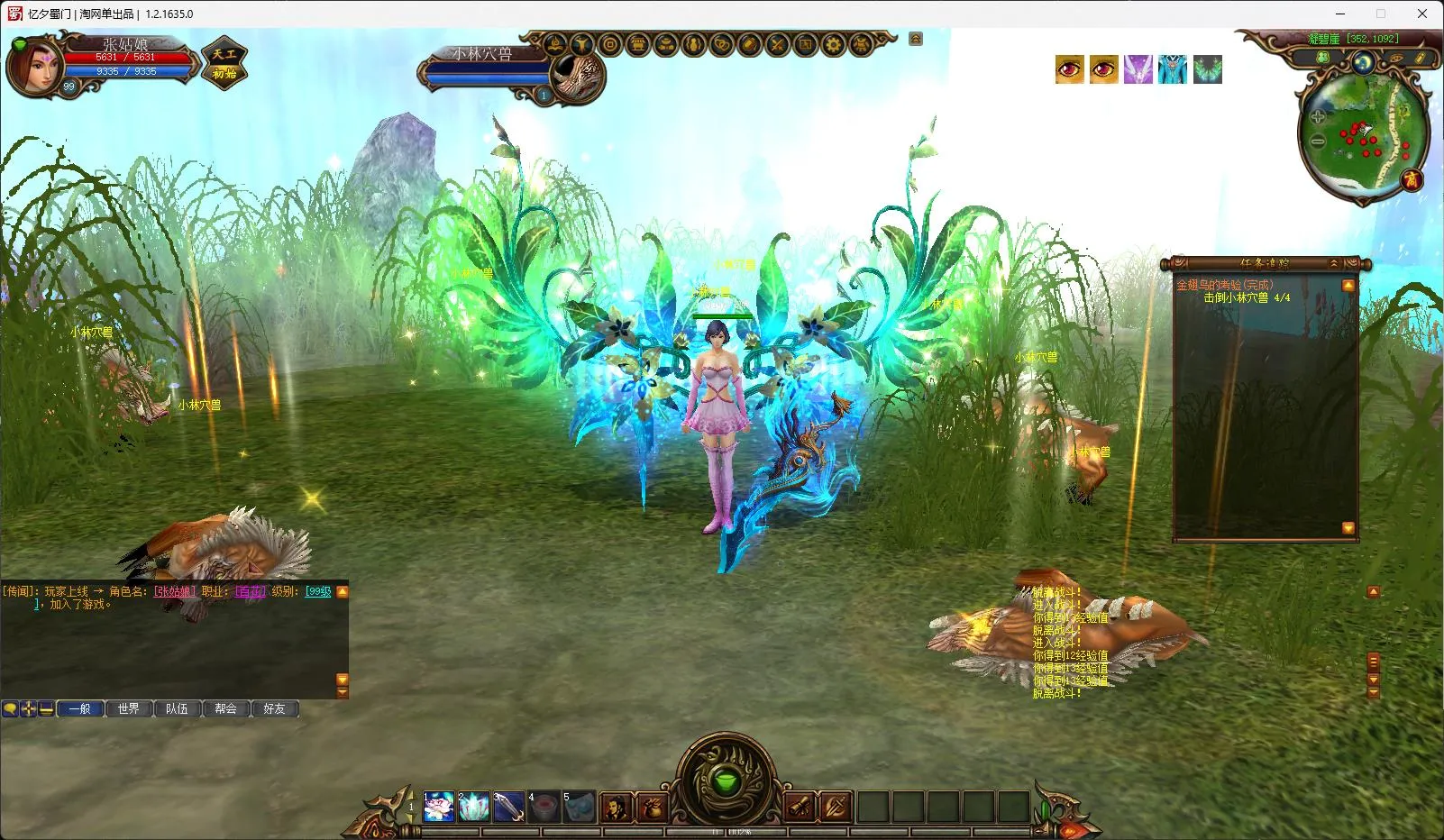
Task: Collapse the 任务追踪 quest tracker panel
Action: pos(1334,263)
